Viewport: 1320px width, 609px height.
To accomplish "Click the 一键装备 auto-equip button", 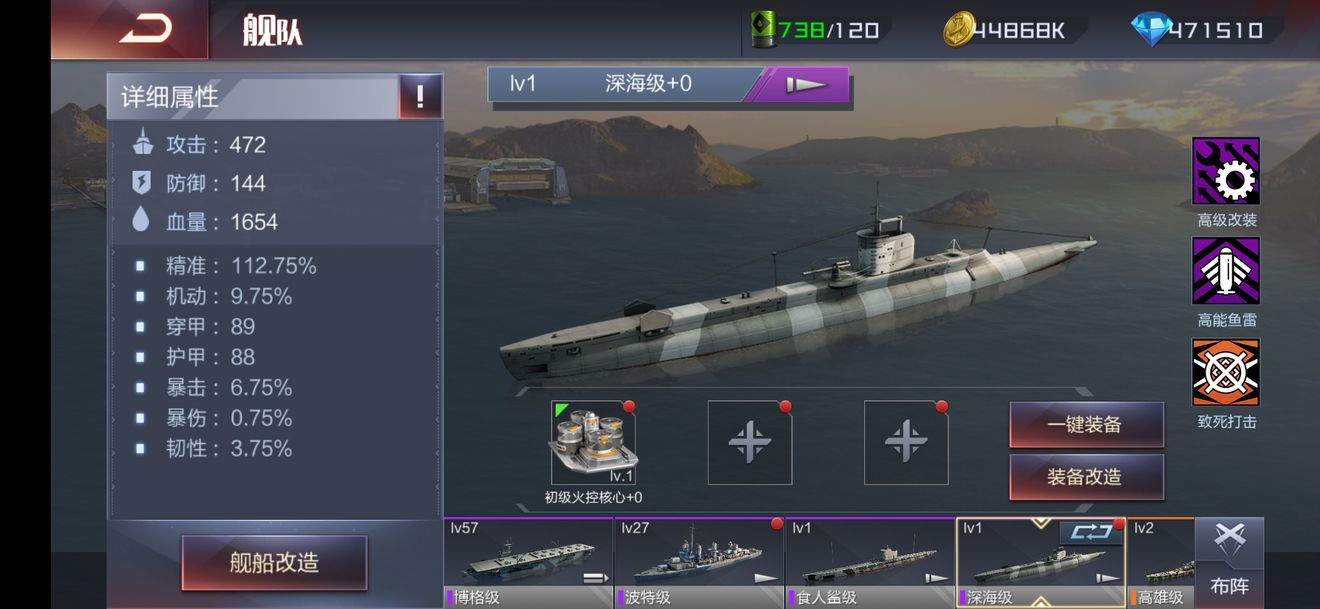I will [1086, 425].
